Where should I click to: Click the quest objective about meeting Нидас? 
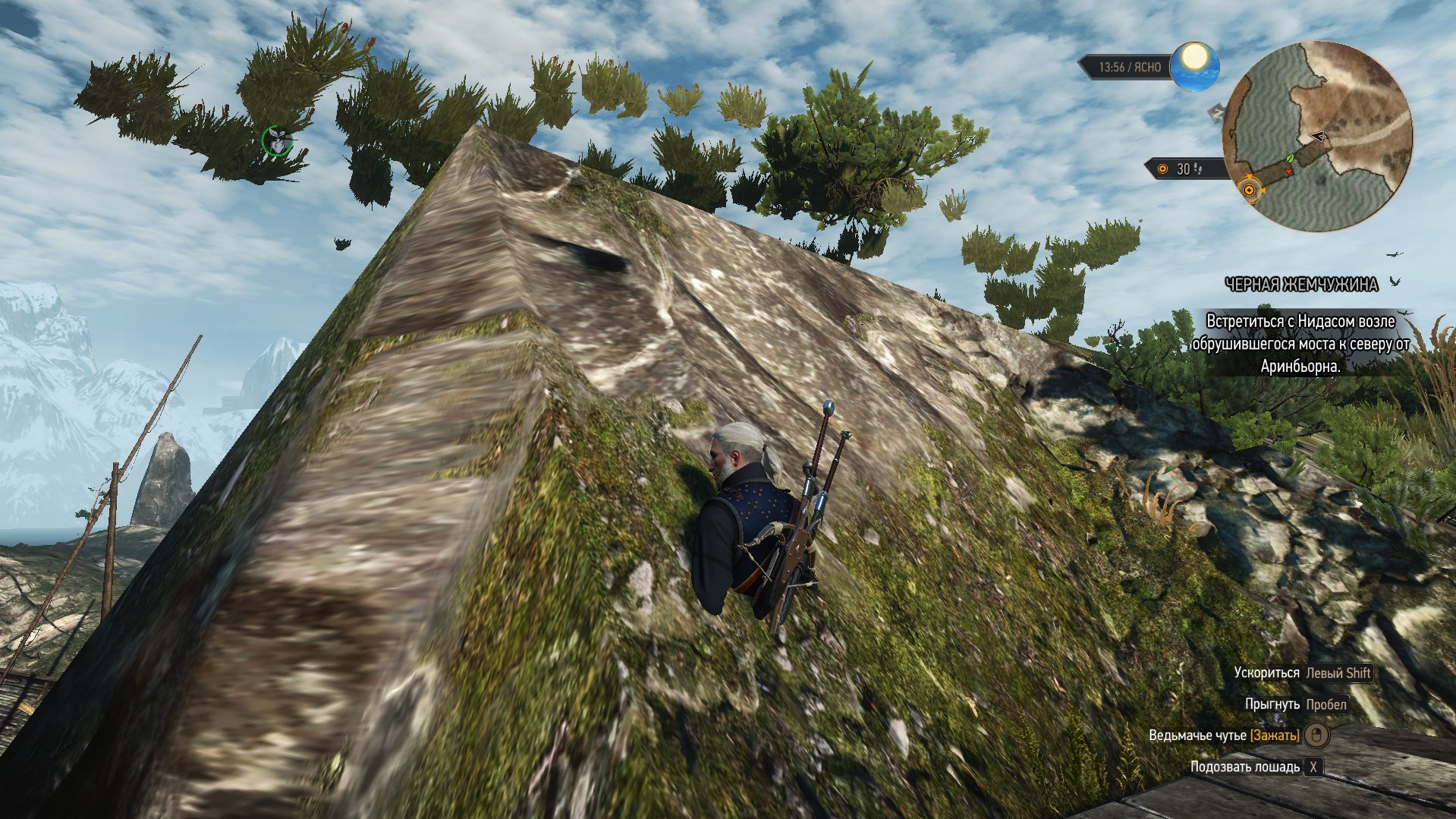pyautogui.click(x=1300, y=343)
